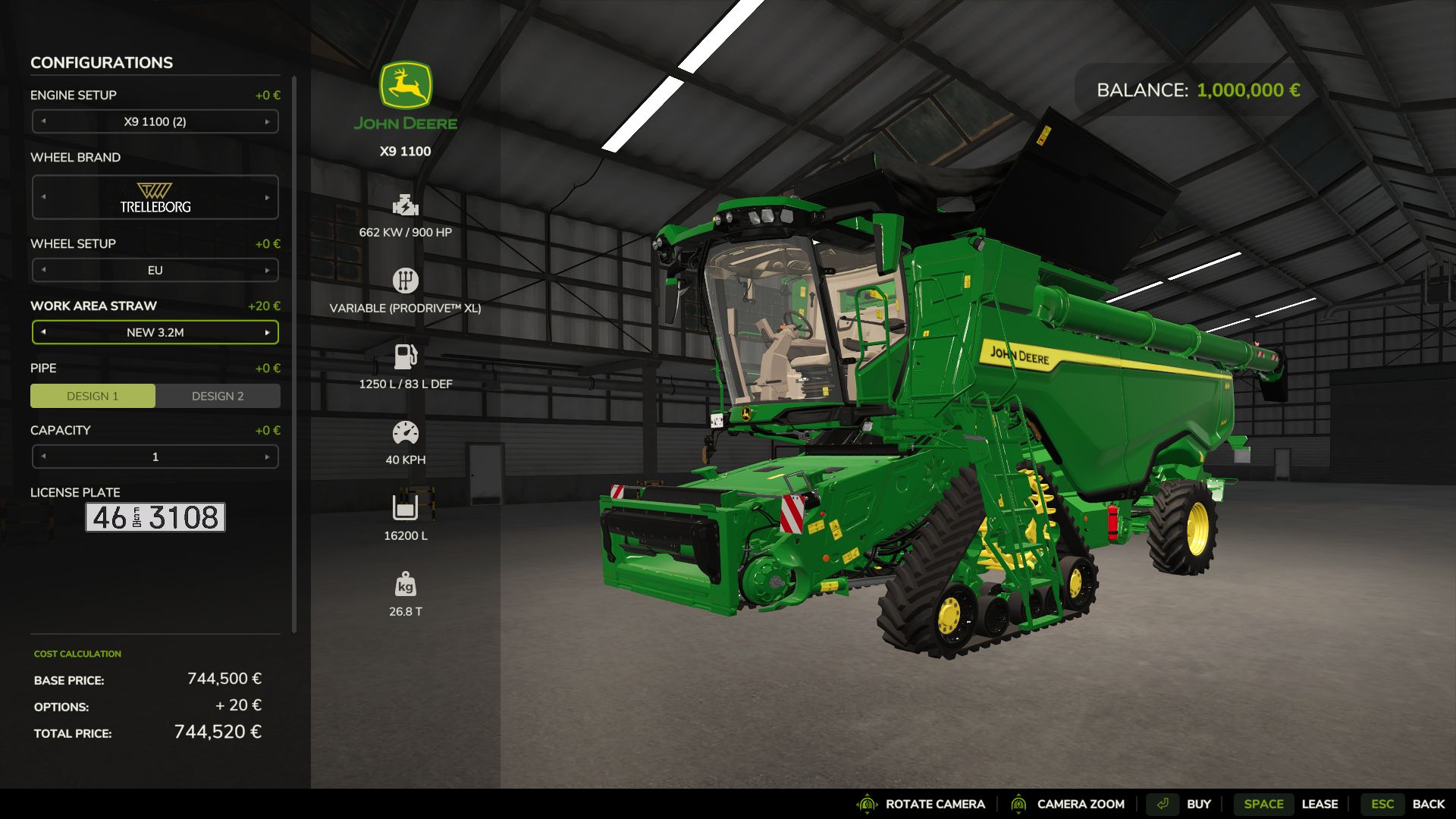This screenshot has height=819, width=1456.
Task: Edit the 46 3108 license plate
Action: (x=155, y=517)
